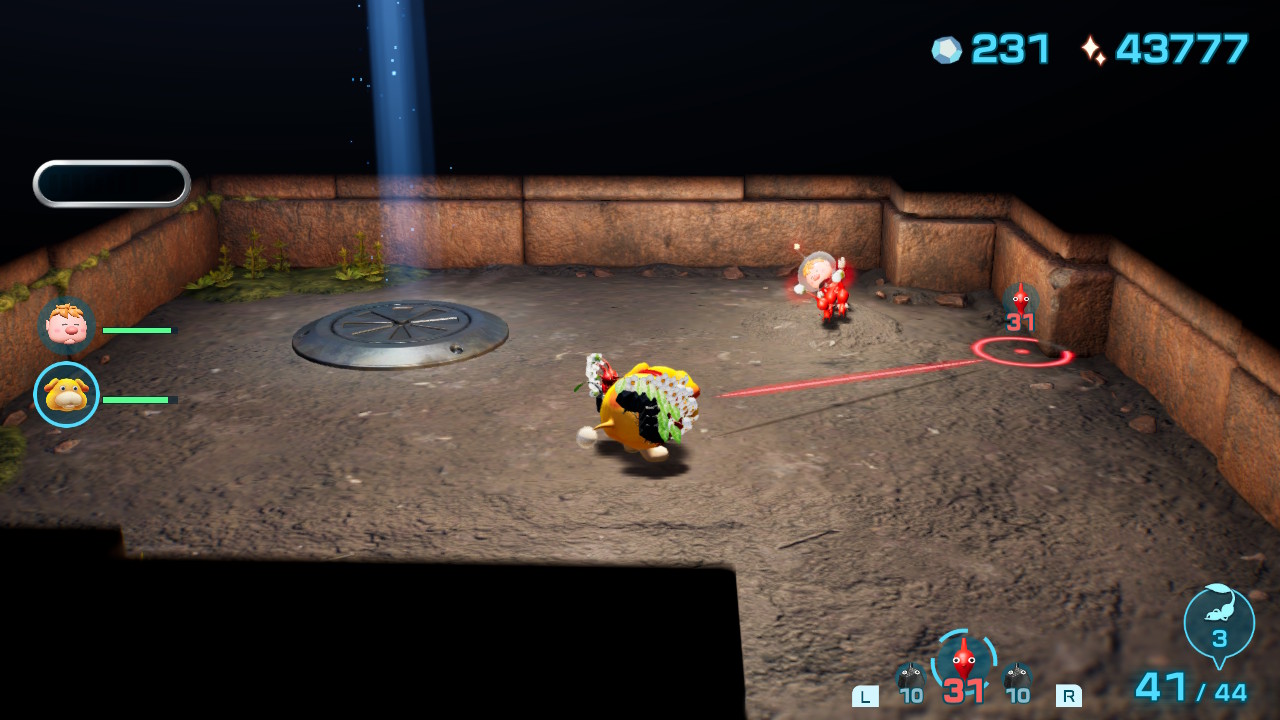Image resolution: width=1280 pixels, height=720 pixels.
Task: Select the red Pikmin squad icon
Action: 963,662
